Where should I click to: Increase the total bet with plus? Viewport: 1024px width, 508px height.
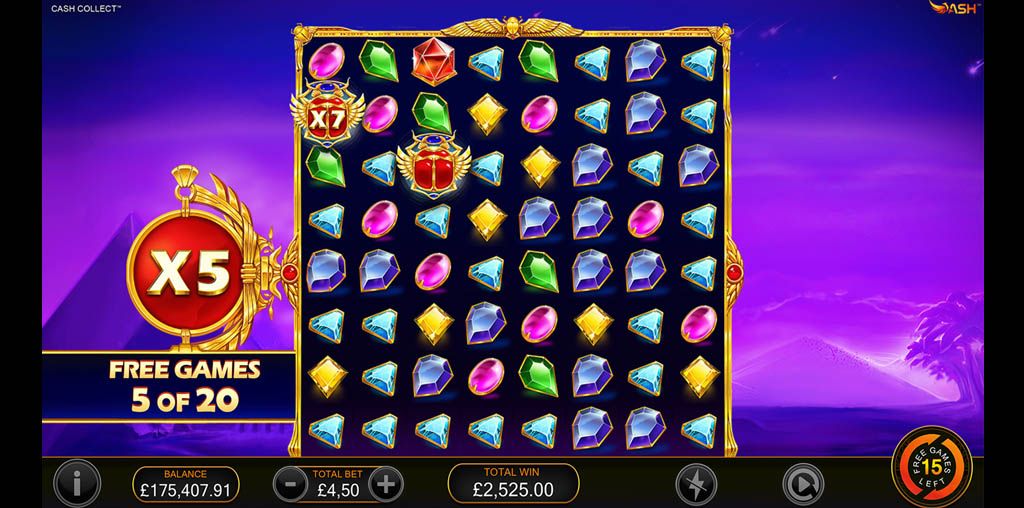tap(385, 484)
